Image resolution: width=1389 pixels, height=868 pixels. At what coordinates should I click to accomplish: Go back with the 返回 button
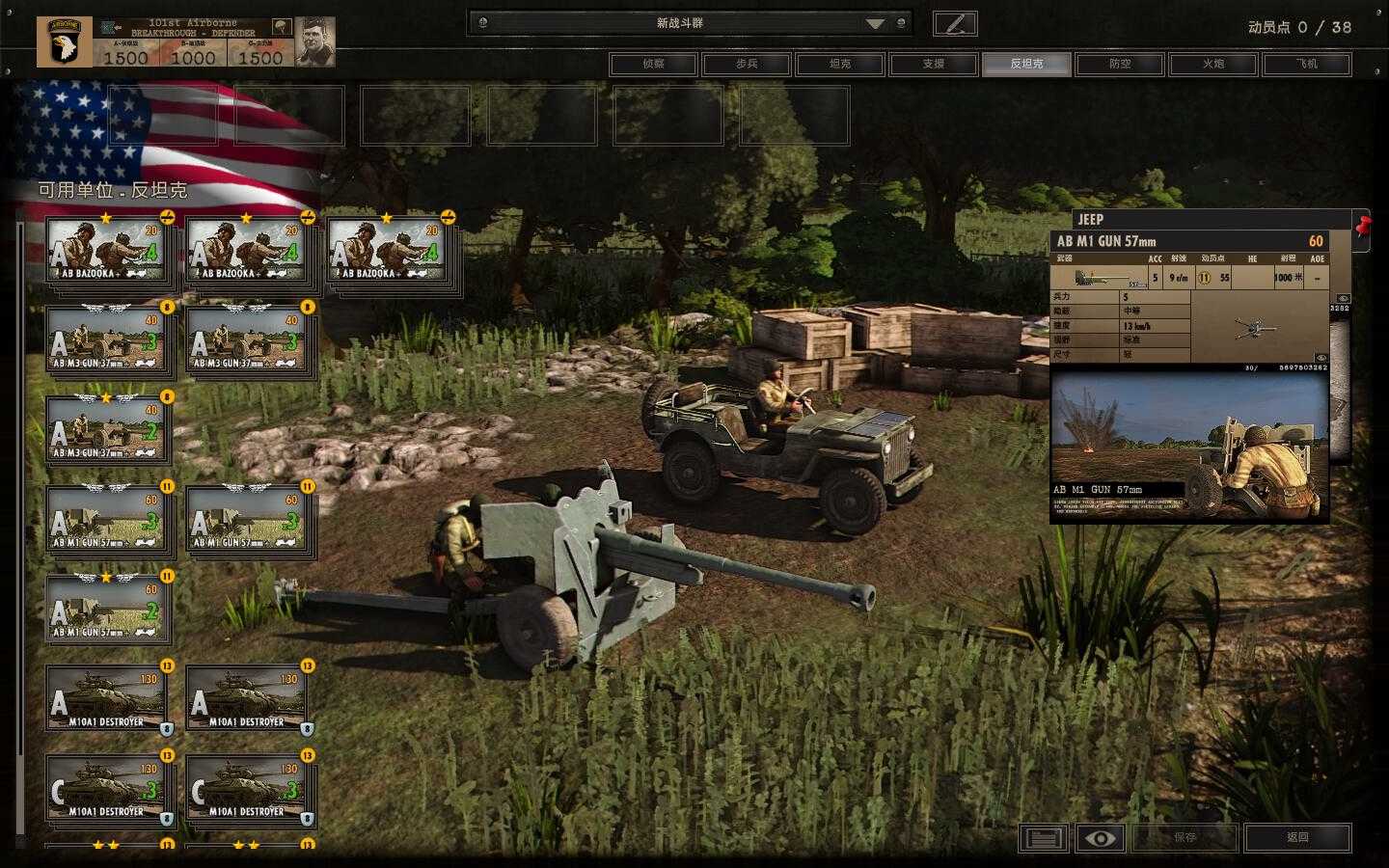1297,837
